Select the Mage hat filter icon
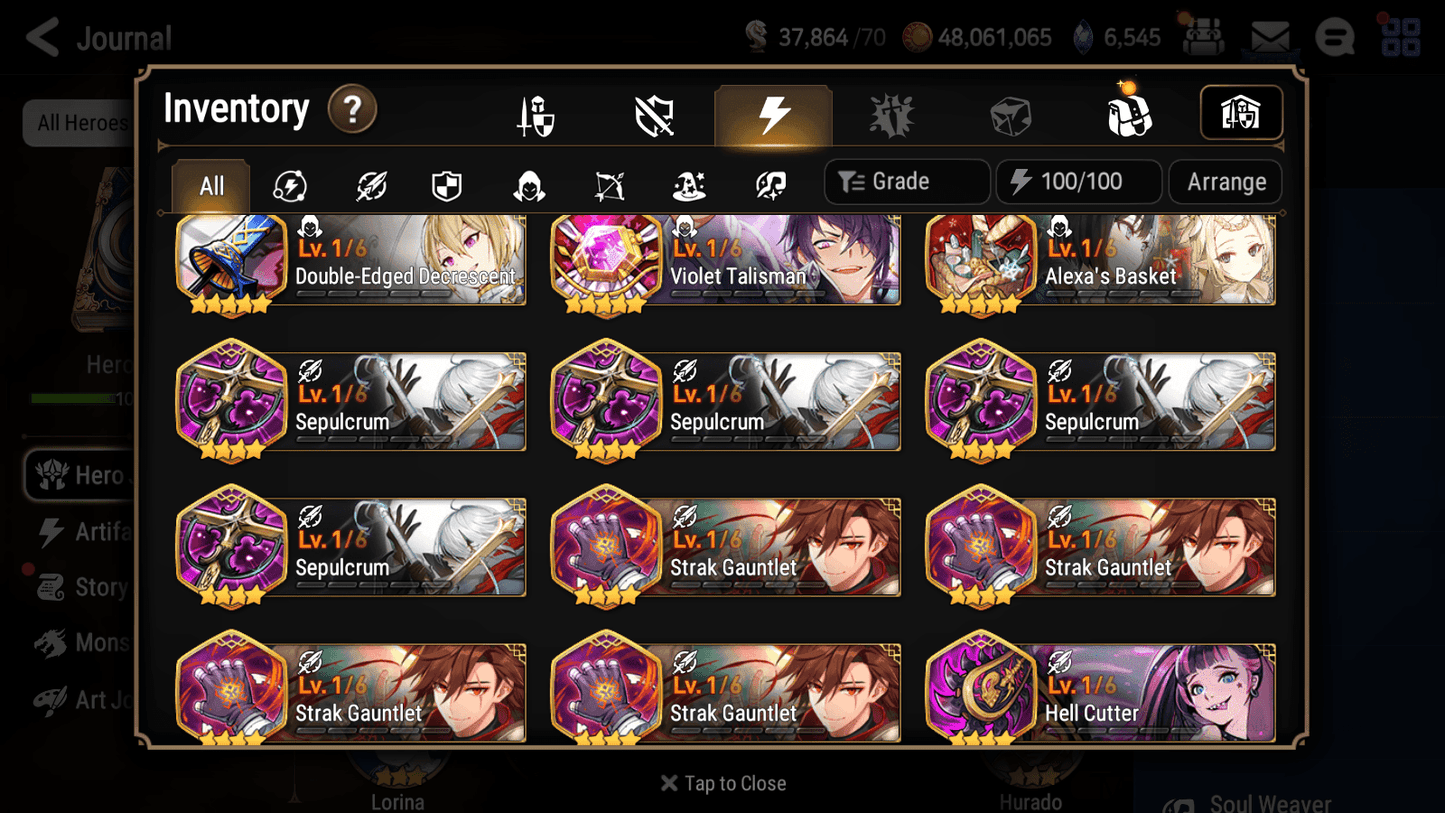The image size is (1445, 813). (x=688, y=184)
